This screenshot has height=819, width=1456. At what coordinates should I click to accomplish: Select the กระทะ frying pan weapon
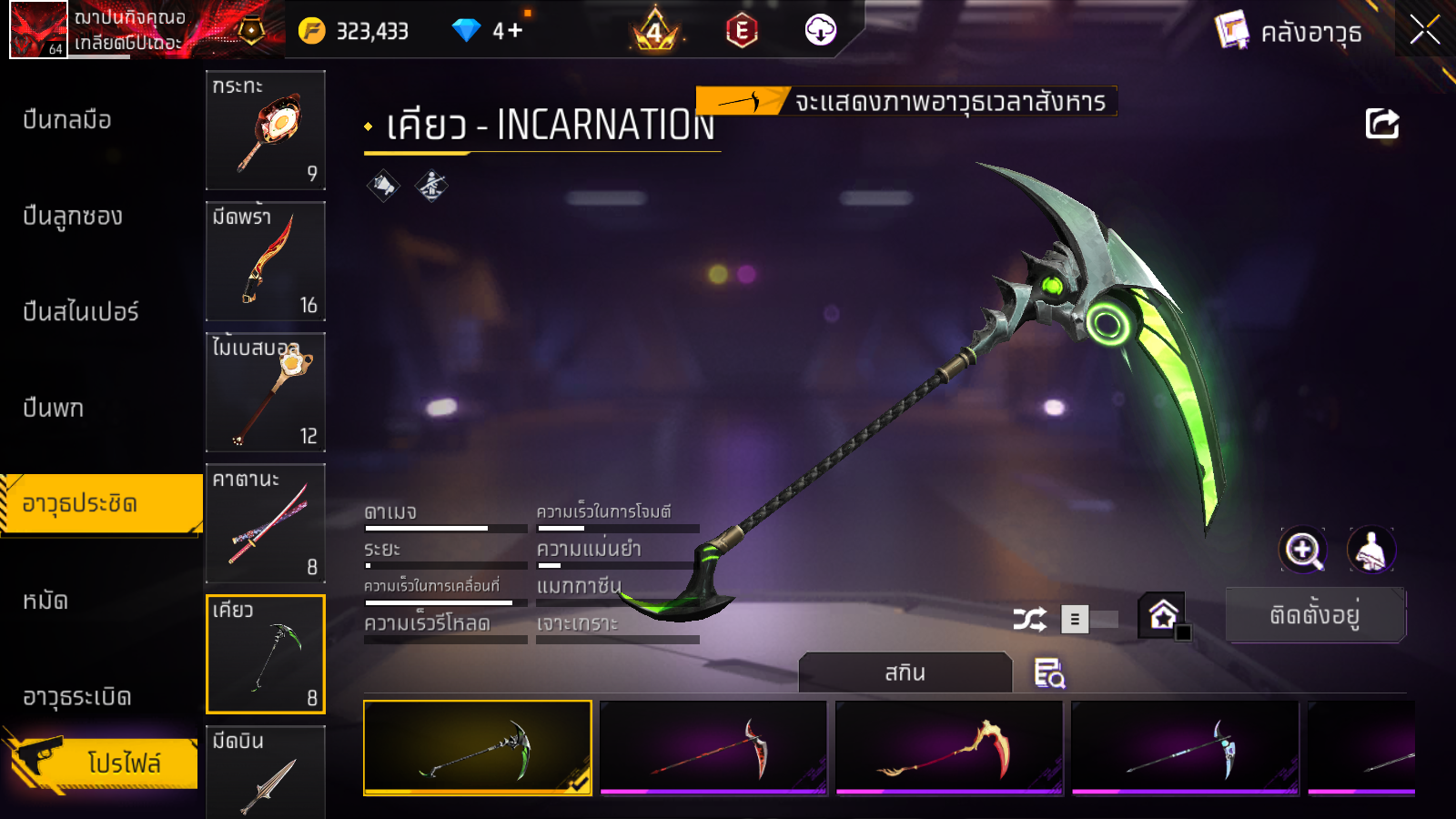266,130
